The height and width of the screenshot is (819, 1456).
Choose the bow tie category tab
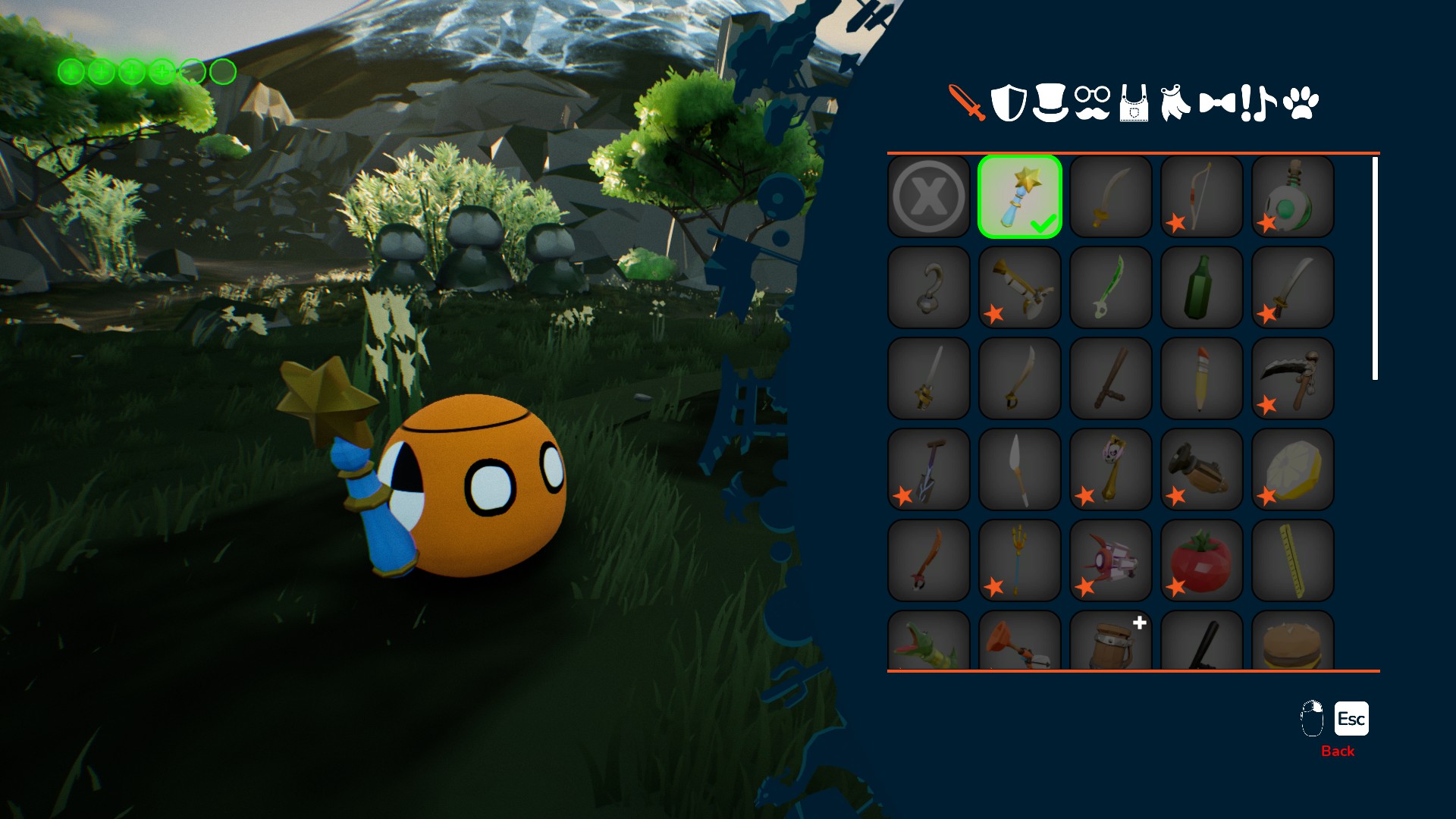1217,102
